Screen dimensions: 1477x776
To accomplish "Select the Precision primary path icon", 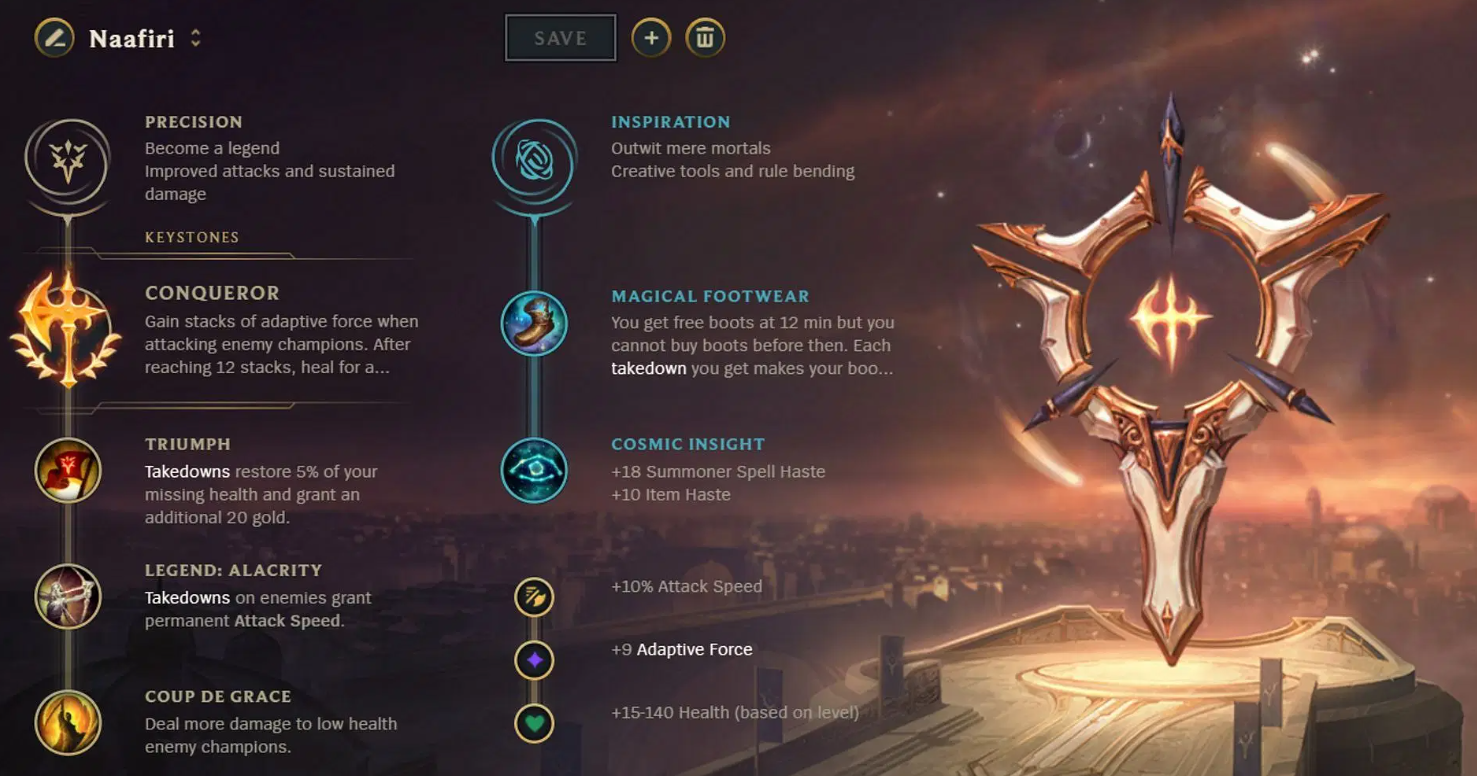I will (x=68, y=161).
